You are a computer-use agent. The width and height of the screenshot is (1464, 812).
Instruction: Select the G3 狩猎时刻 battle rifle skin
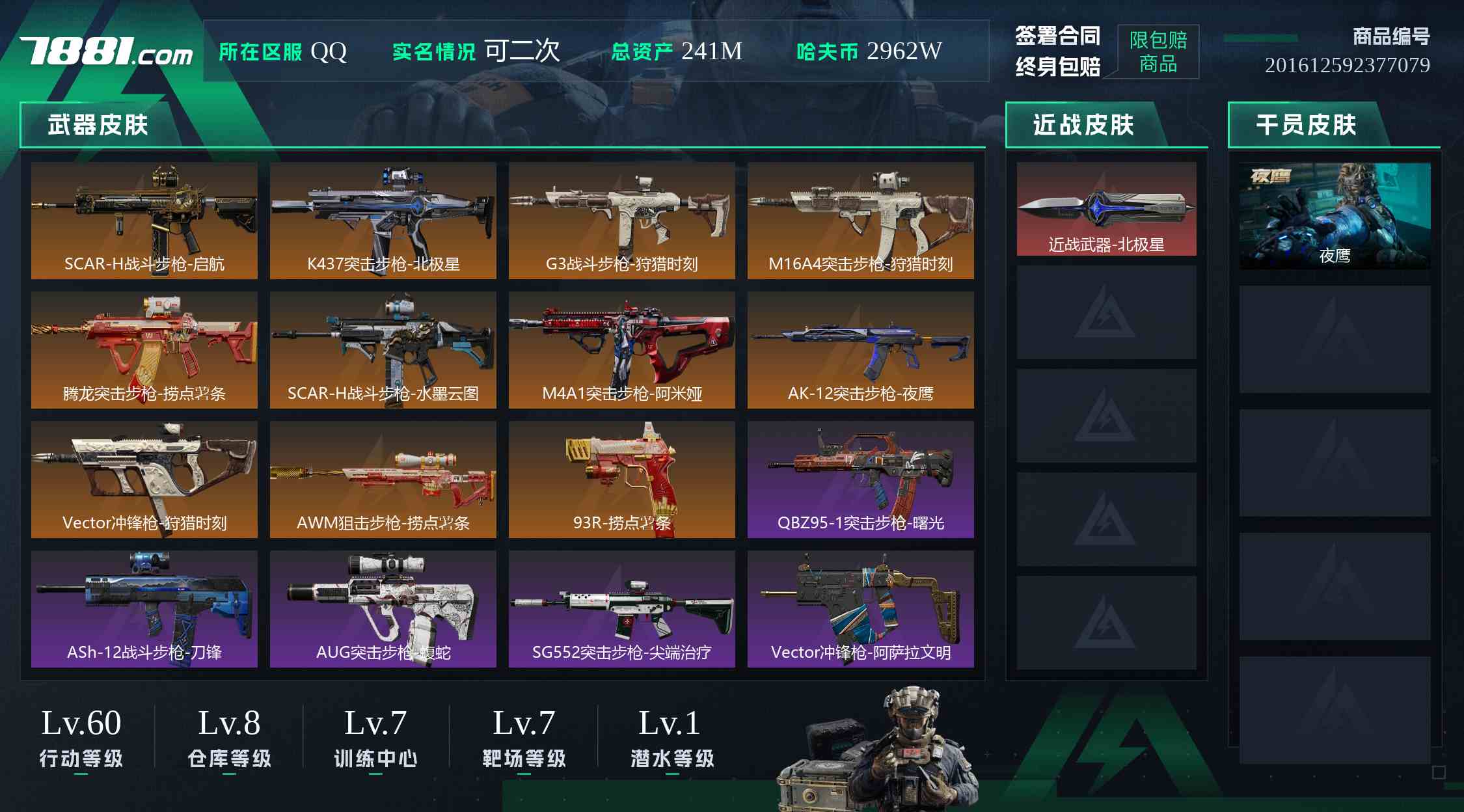click(x=621, y=221)
